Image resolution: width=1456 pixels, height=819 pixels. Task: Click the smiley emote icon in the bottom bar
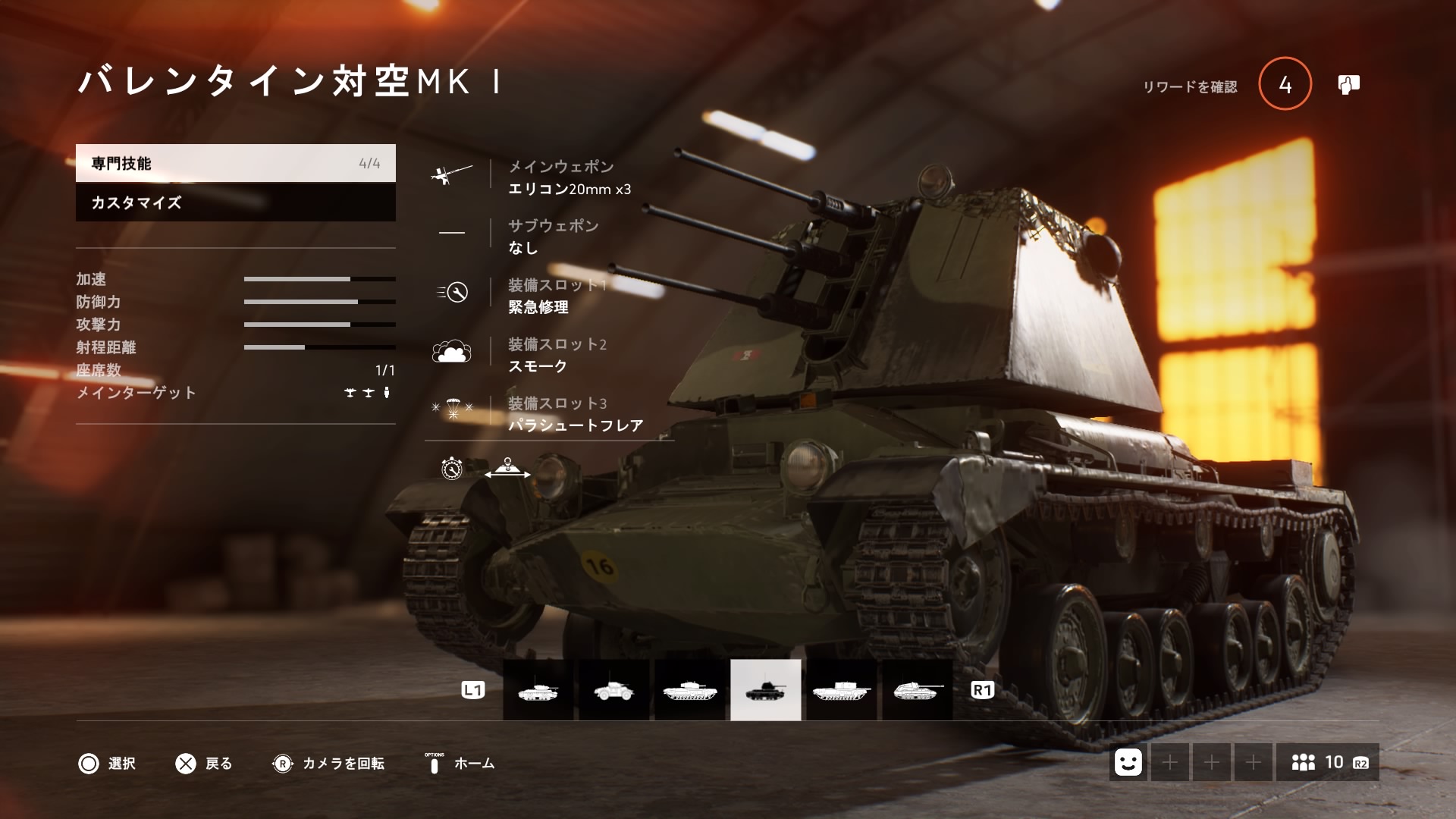[1129, 763]
